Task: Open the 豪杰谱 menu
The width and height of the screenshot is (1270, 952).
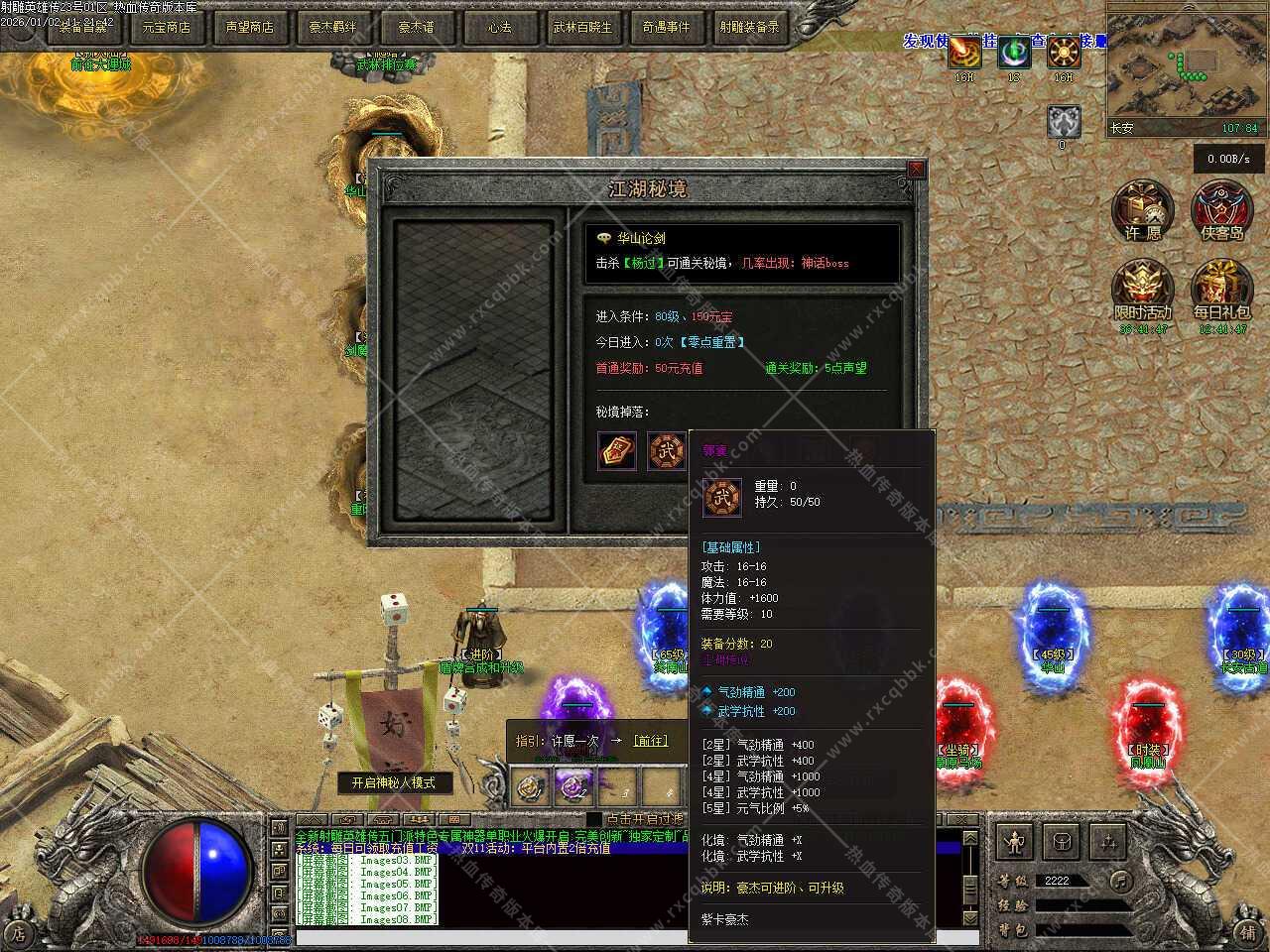Action: 416,27
